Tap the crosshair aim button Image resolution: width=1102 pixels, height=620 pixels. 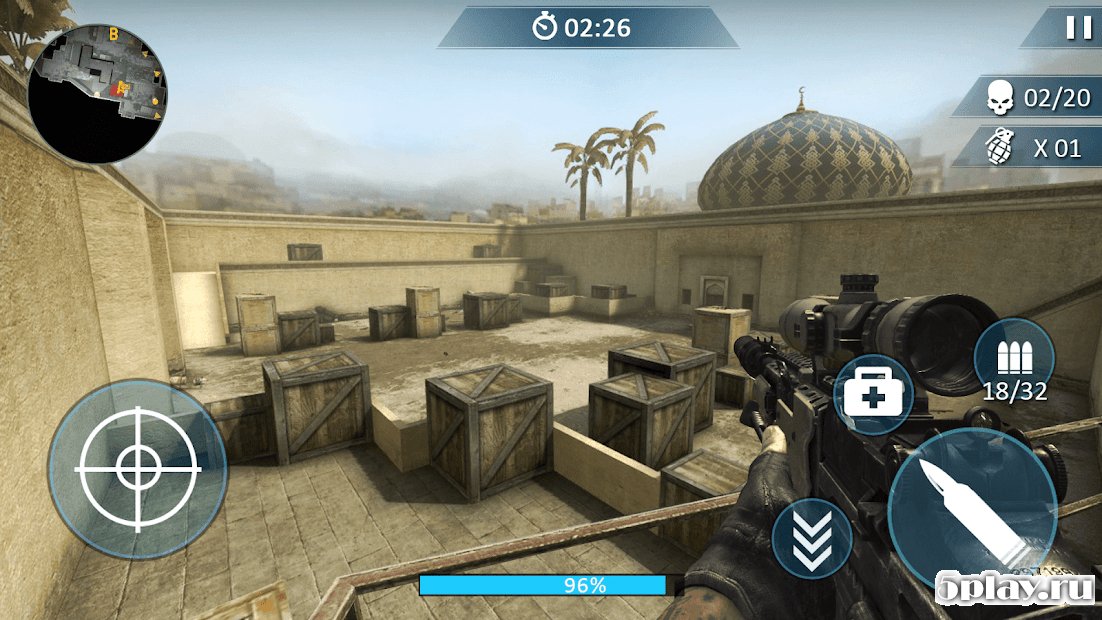tap(137, 467)
